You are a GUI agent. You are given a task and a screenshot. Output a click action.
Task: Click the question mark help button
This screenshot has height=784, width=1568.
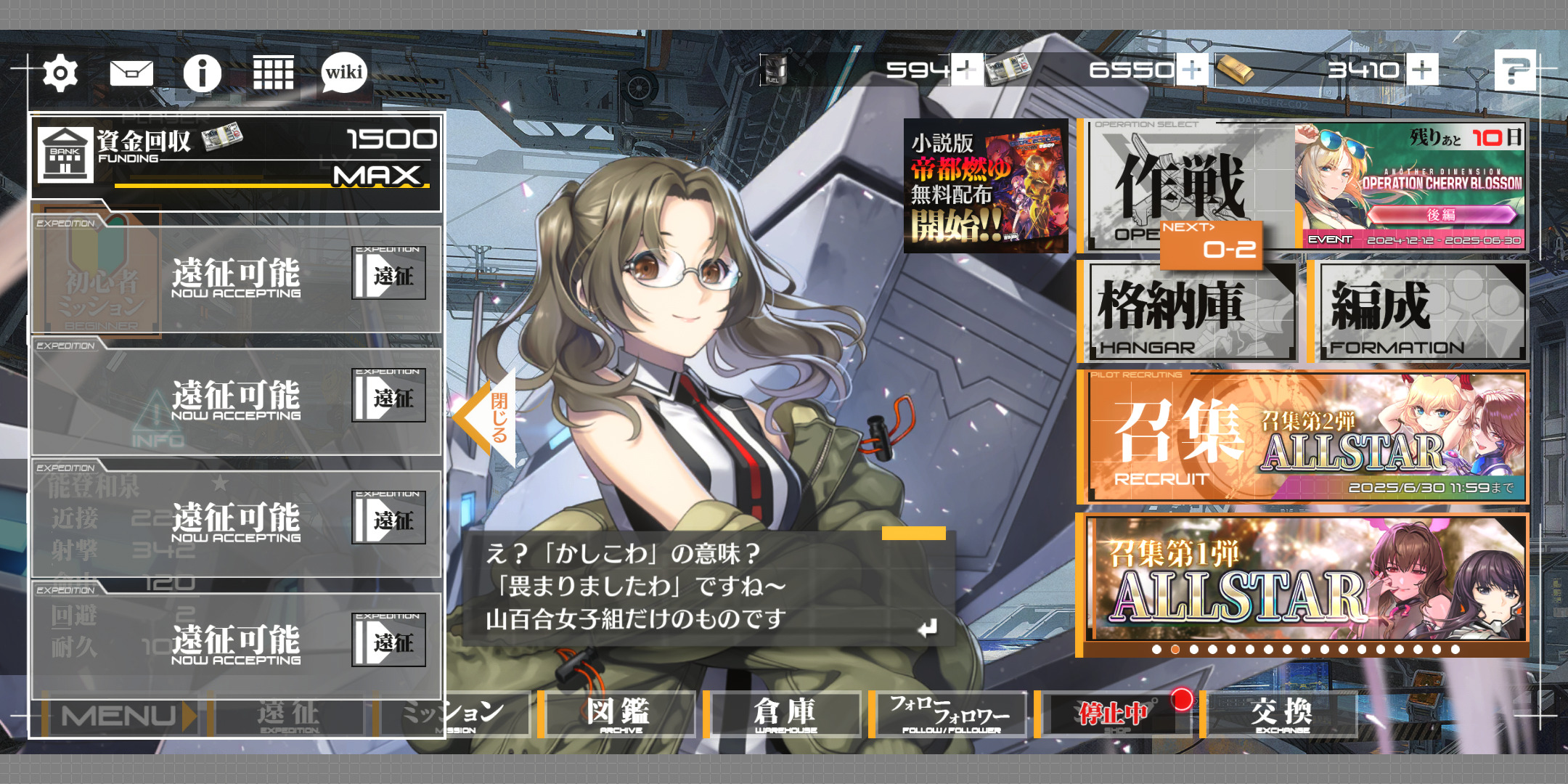[x=1514, y=70]
